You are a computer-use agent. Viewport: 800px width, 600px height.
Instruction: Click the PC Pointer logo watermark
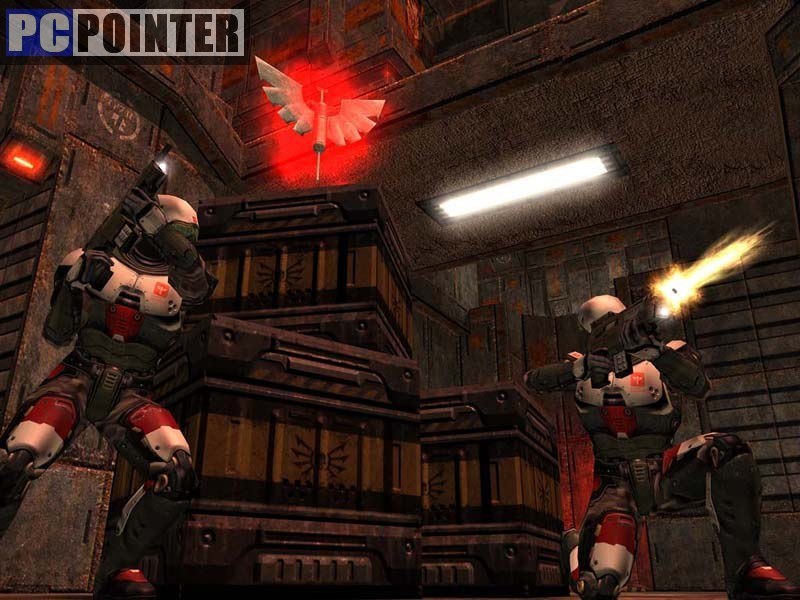tap(125, 33)
